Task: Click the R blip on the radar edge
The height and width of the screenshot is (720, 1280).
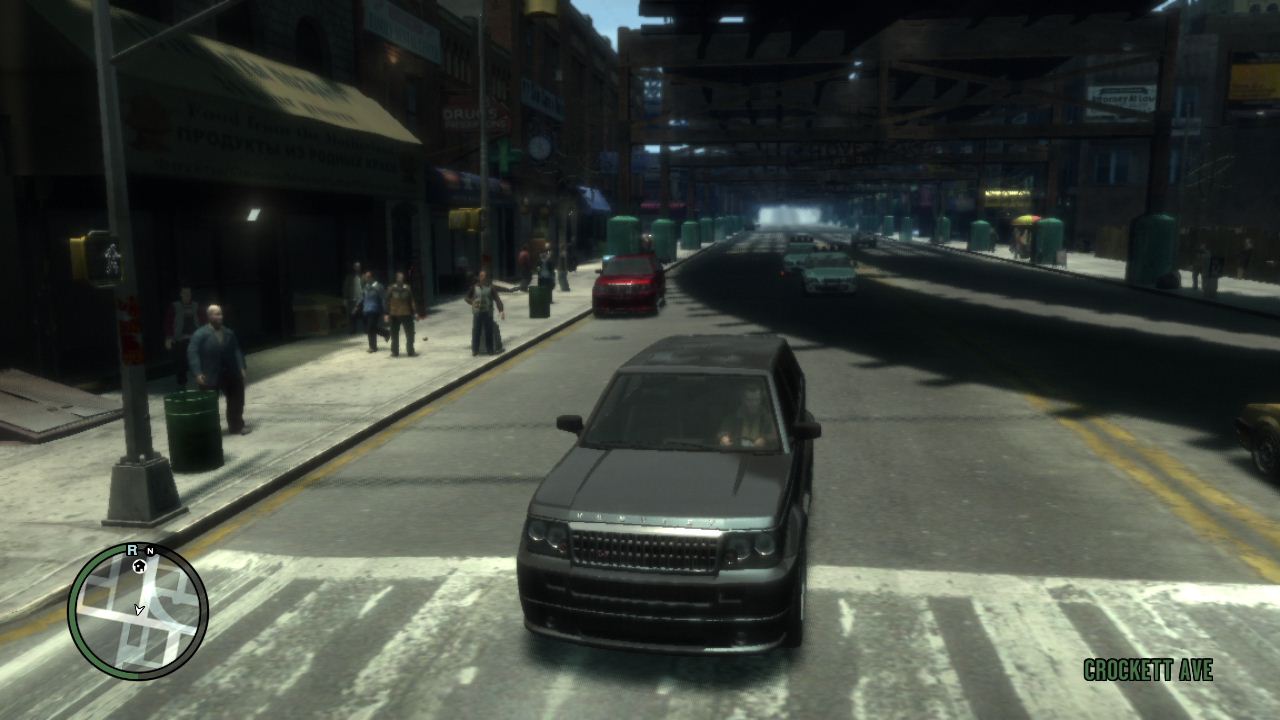Action: [131, 550]
